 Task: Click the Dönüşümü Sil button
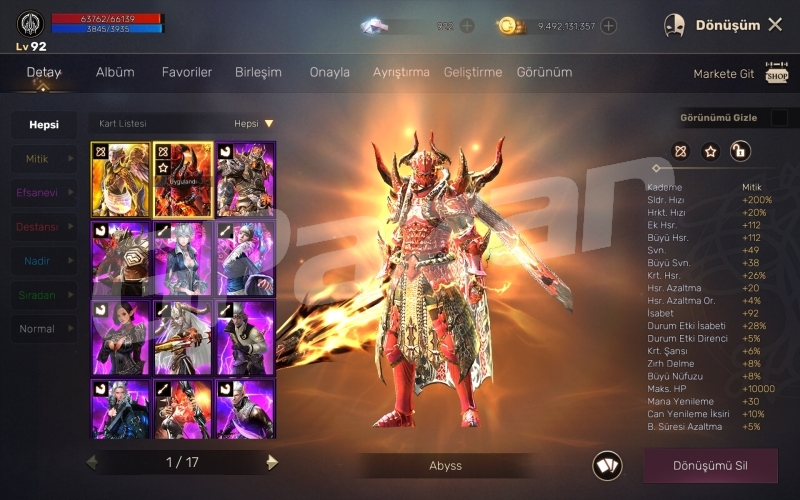click(710, 465)
